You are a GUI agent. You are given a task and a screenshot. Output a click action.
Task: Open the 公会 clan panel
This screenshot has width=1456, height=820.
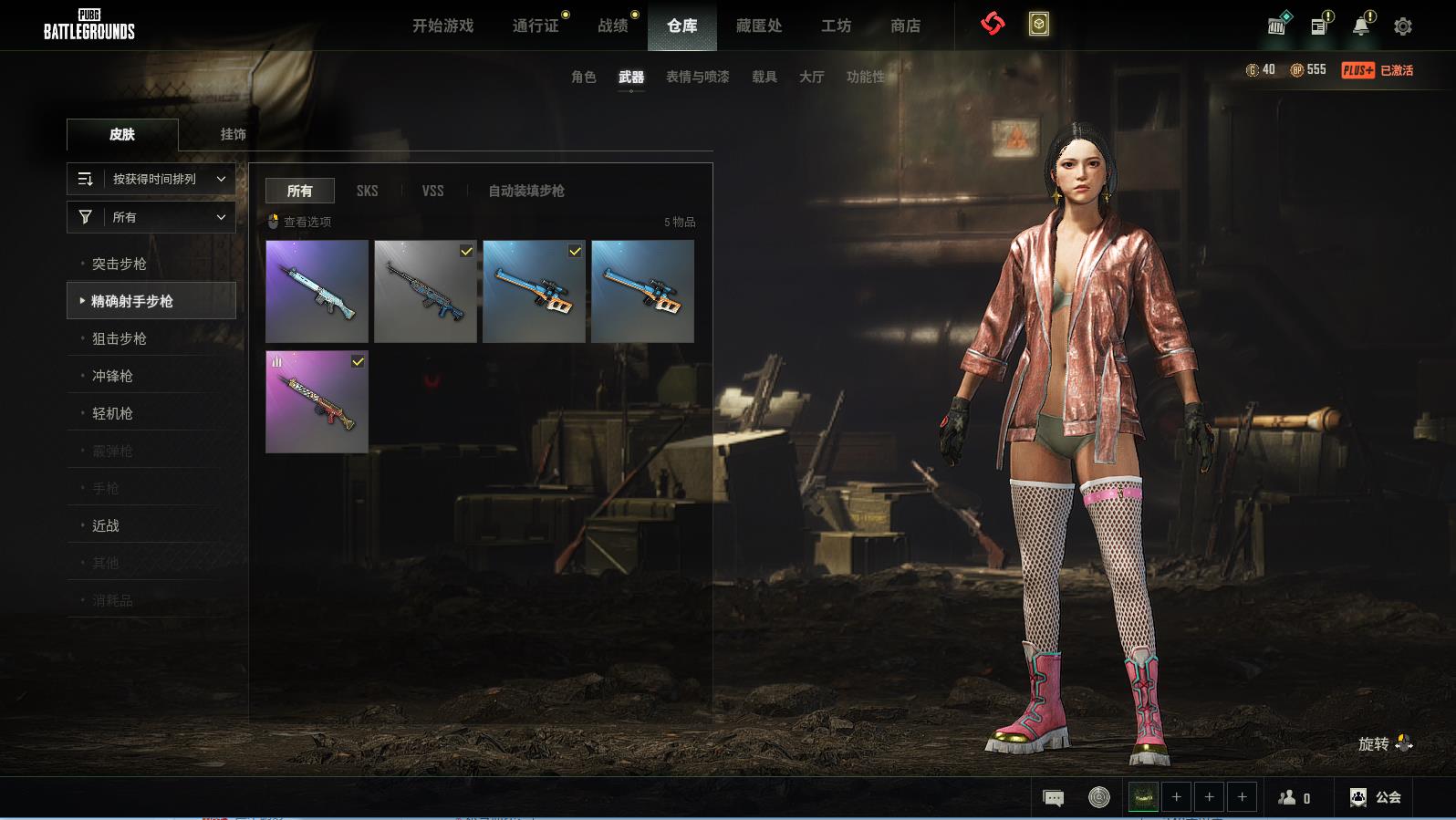click(1376, 797)
